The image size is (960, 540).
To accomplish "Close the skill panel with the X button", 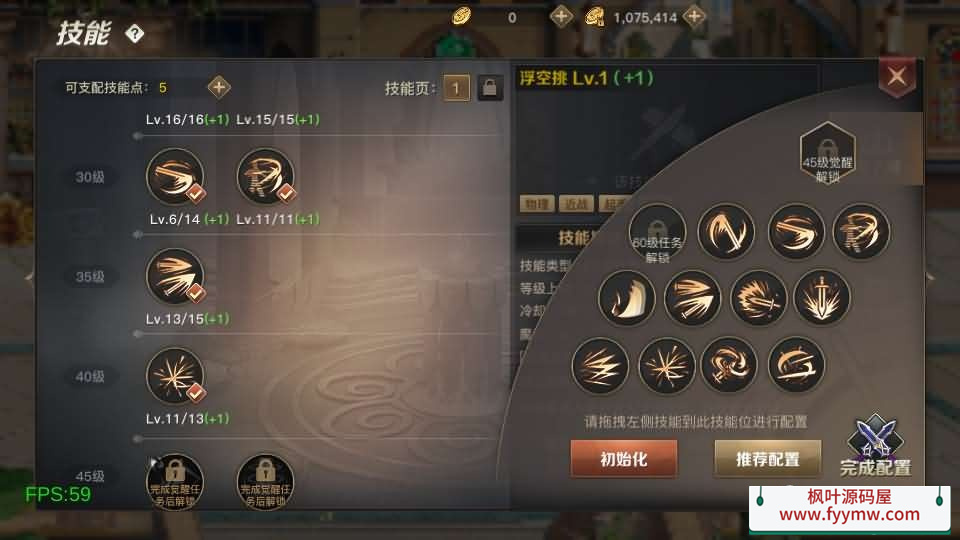I will [896, 76].
